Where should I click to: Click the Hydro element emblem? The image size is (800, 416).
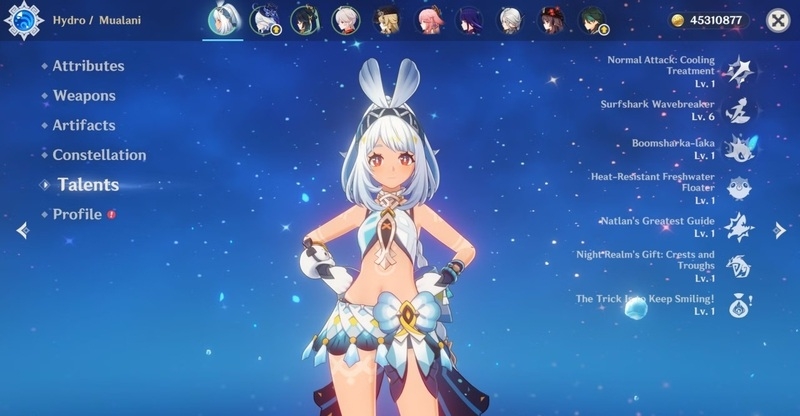click(x=23, y=20)
